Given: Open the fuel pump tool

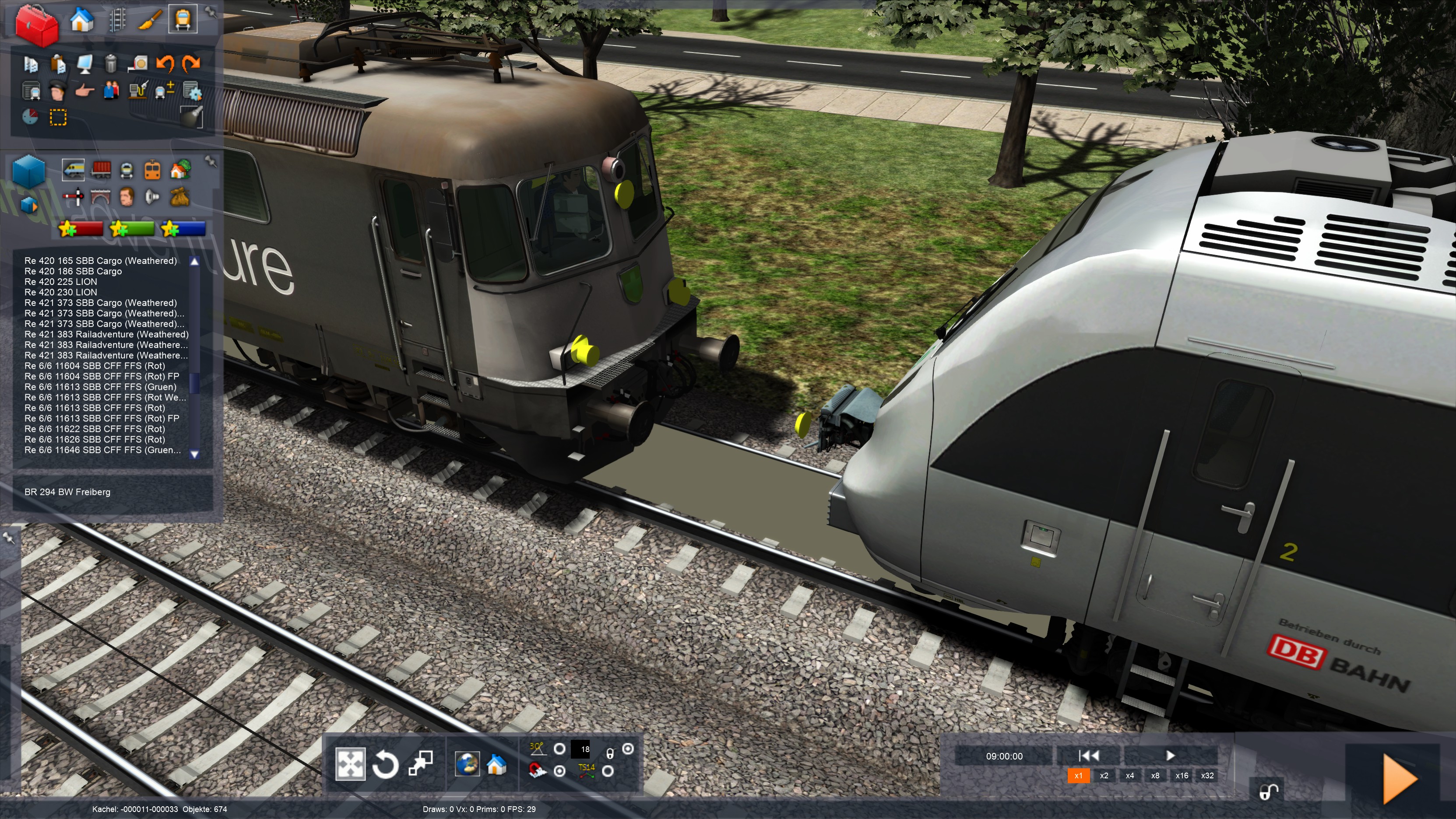Looking at the screenshot, I should tap(138, 91).
